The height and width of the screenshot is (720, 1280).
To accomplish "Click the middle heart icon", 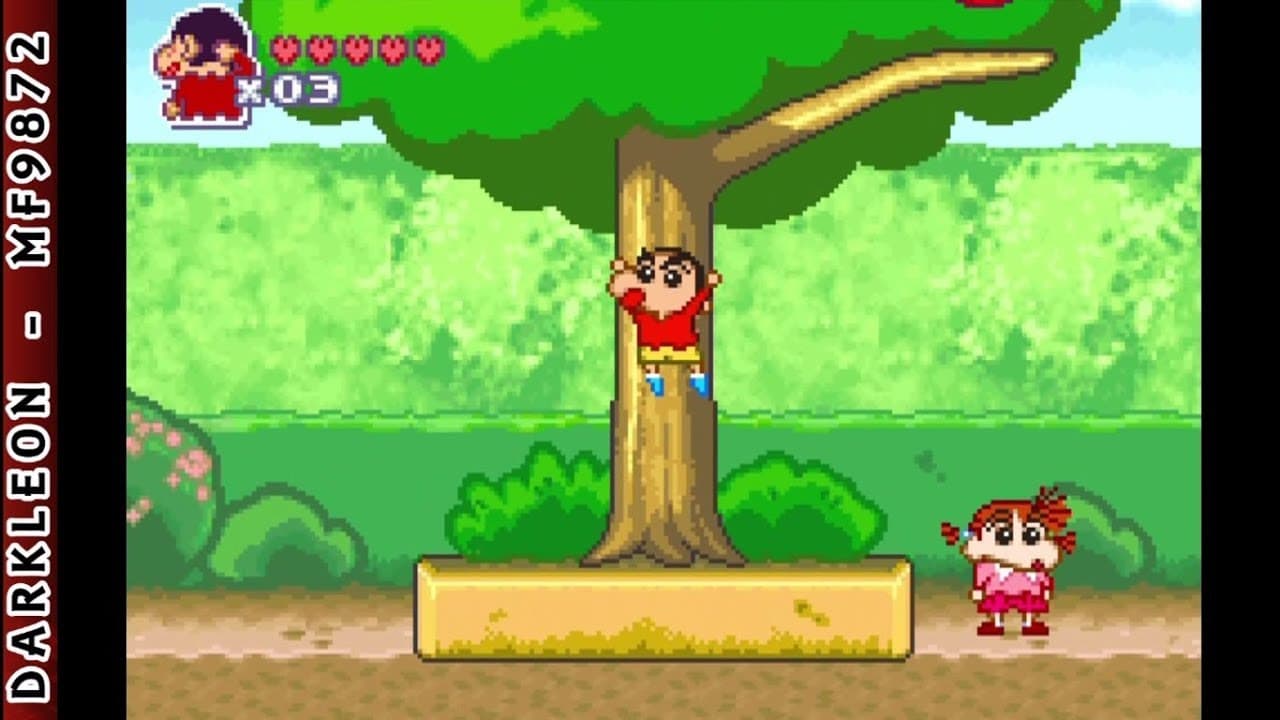I will pos(357,48).
